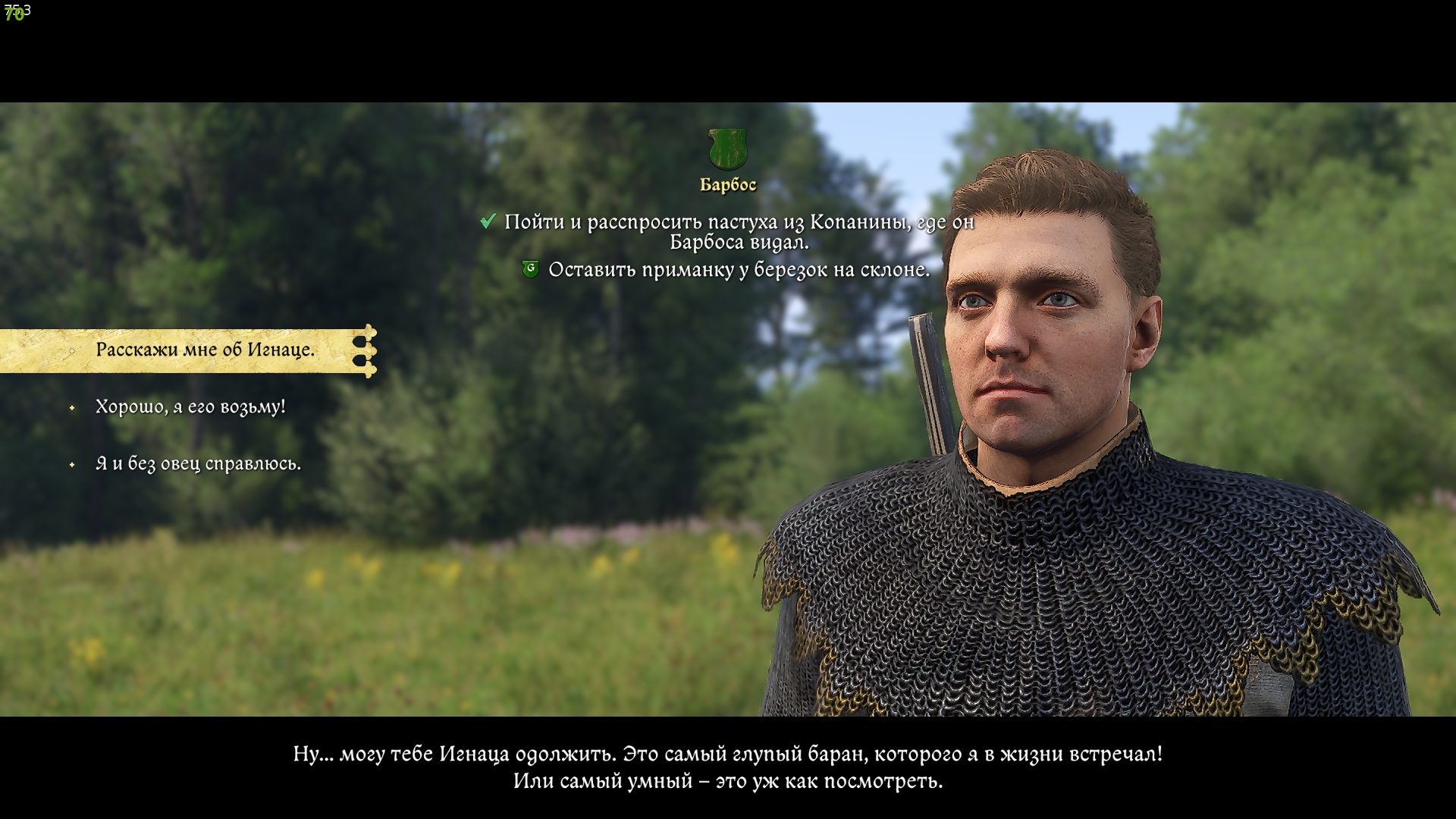Select reply "Хорошо, я его возьму!"

coord(190,406)
